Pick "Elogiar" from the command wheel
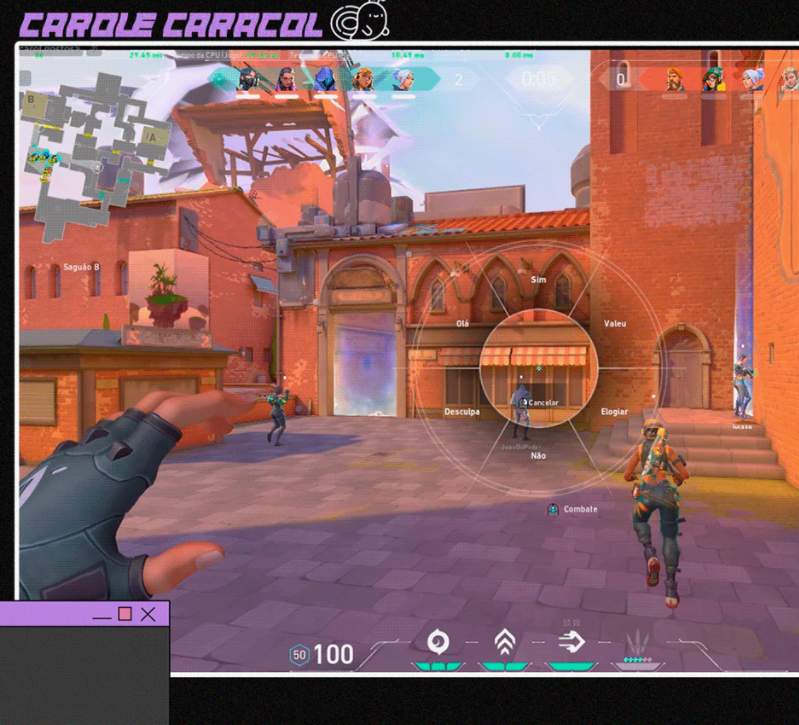 pyautogui.click(x=614, y=411)
